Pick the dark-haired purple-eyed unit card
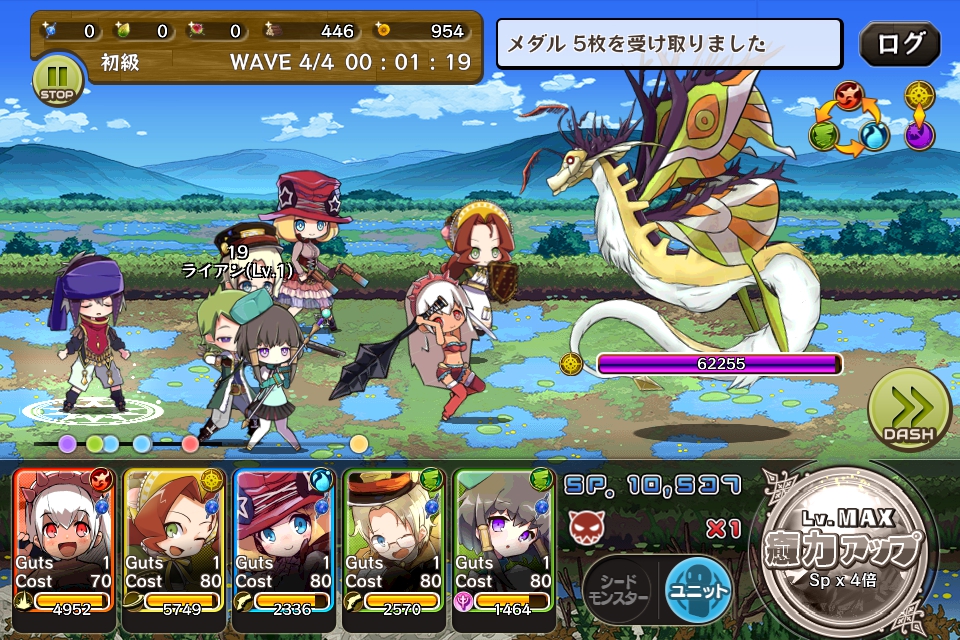Screen dimensions: 960x640 coord(504,541)
